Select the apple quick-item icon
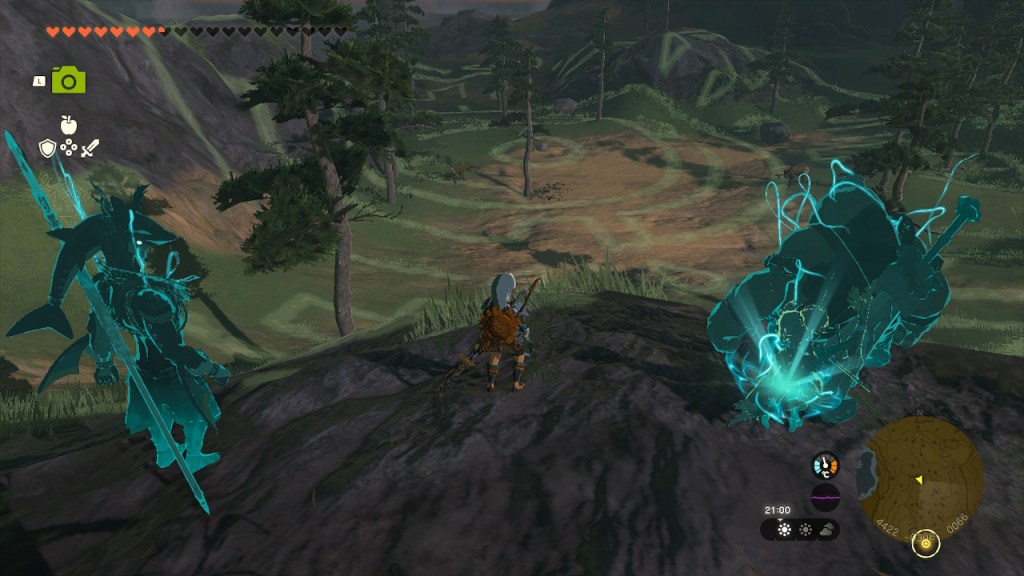Image resolution: width=1024 pixels, height=576 pixels. (x=69, y=125)
